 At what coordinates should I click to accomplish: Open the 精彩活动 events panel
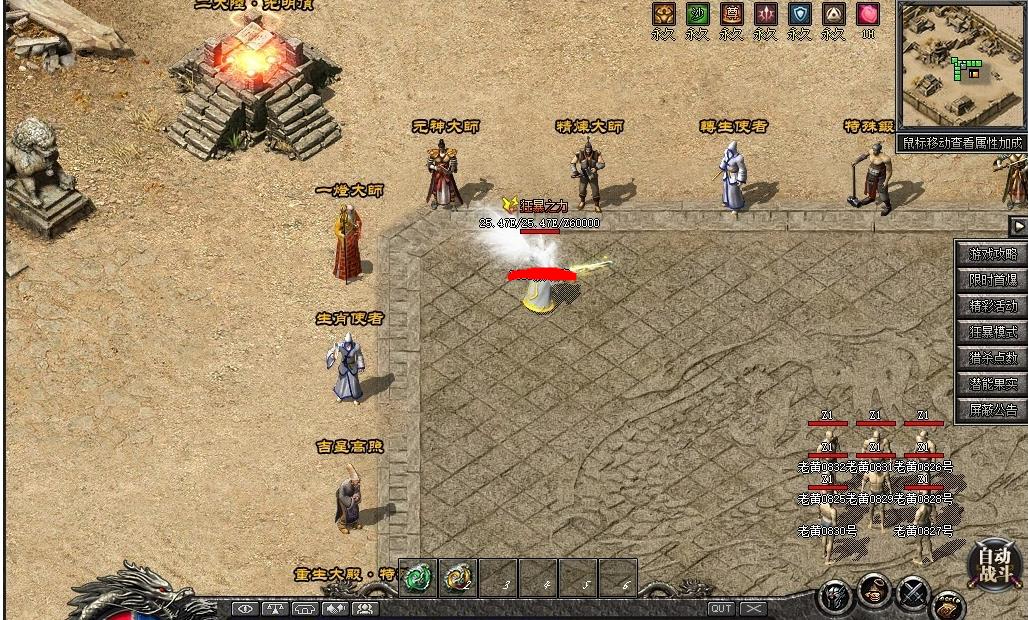(x=992, y=306)
